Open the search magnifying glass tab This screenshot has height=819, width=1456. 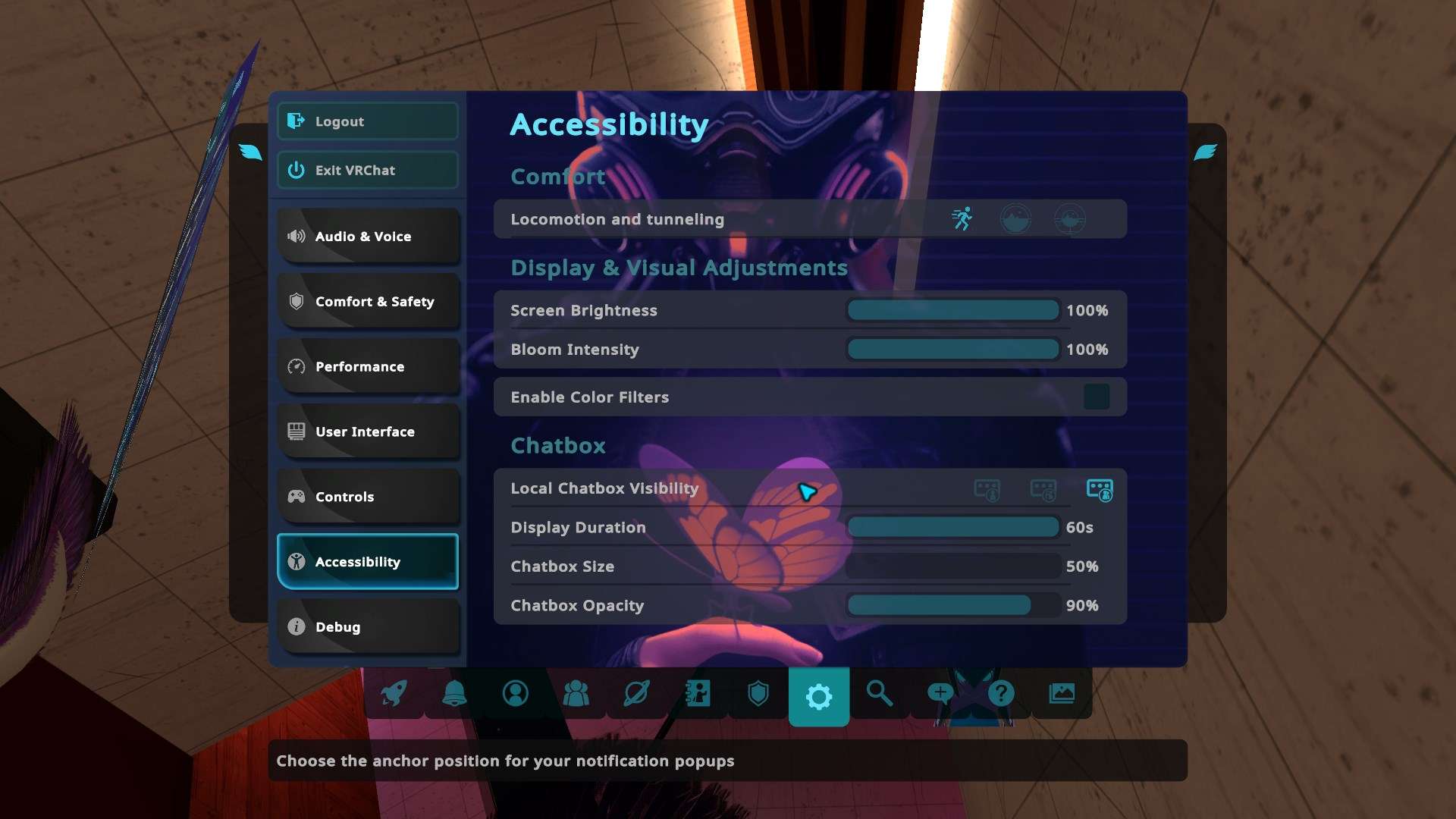coord(879,693)
